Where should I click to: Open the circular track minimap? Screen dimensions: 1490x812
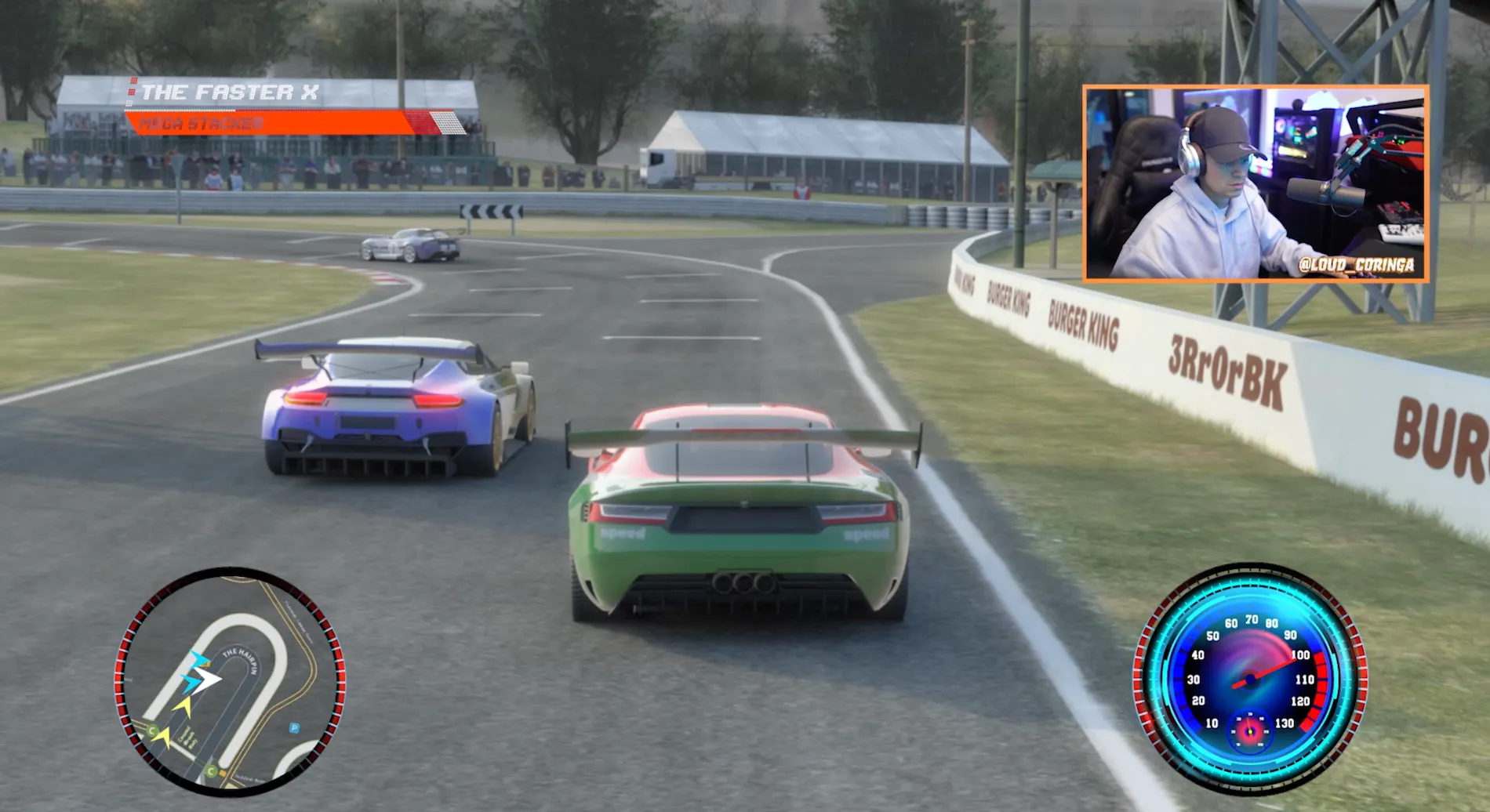click(x=230, y=681)
